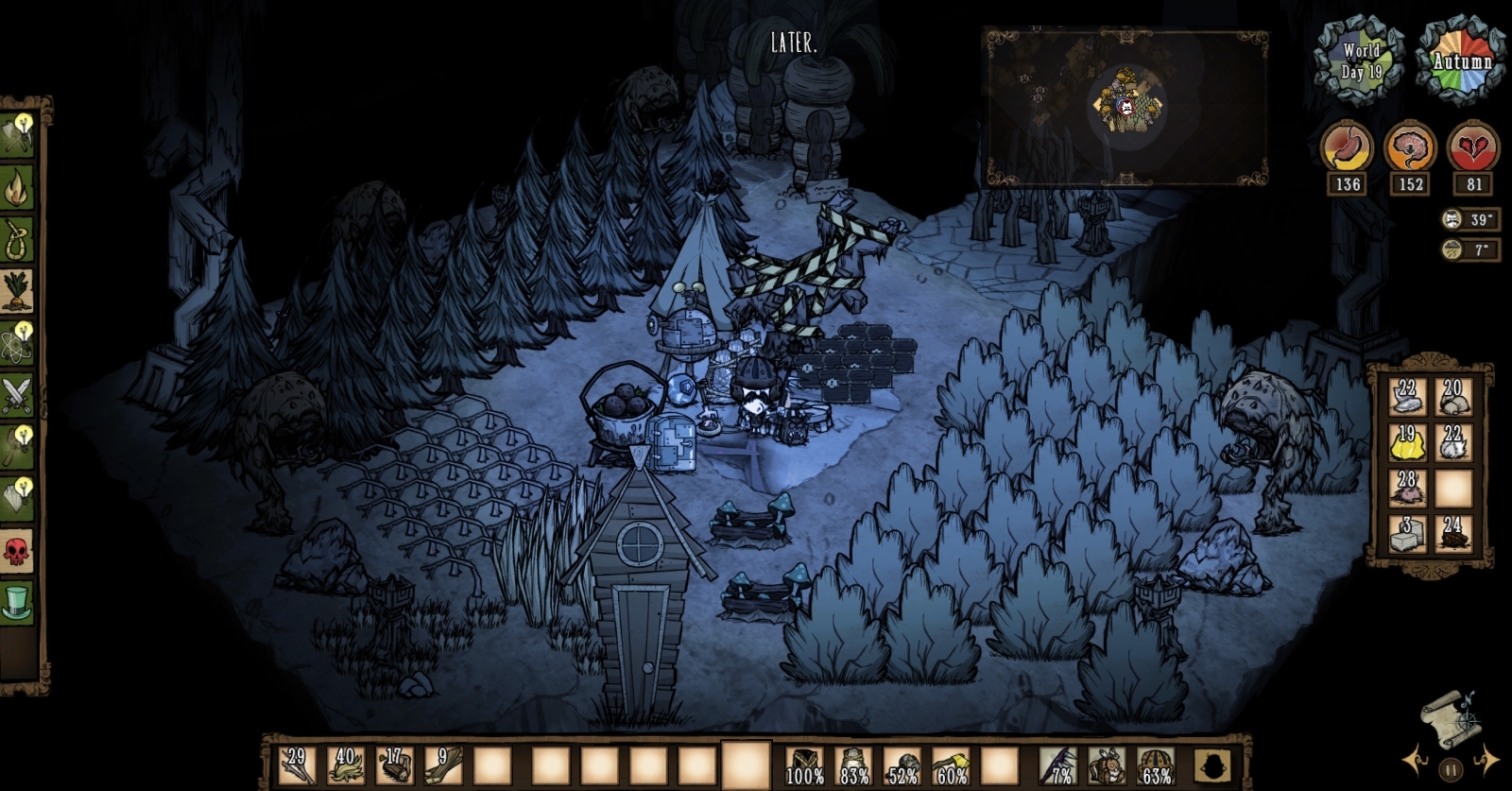The height and width of the screenshot is (791, 1512).
Task: Open the Food farming crafting tab
Action: click(x=17, y=290)
